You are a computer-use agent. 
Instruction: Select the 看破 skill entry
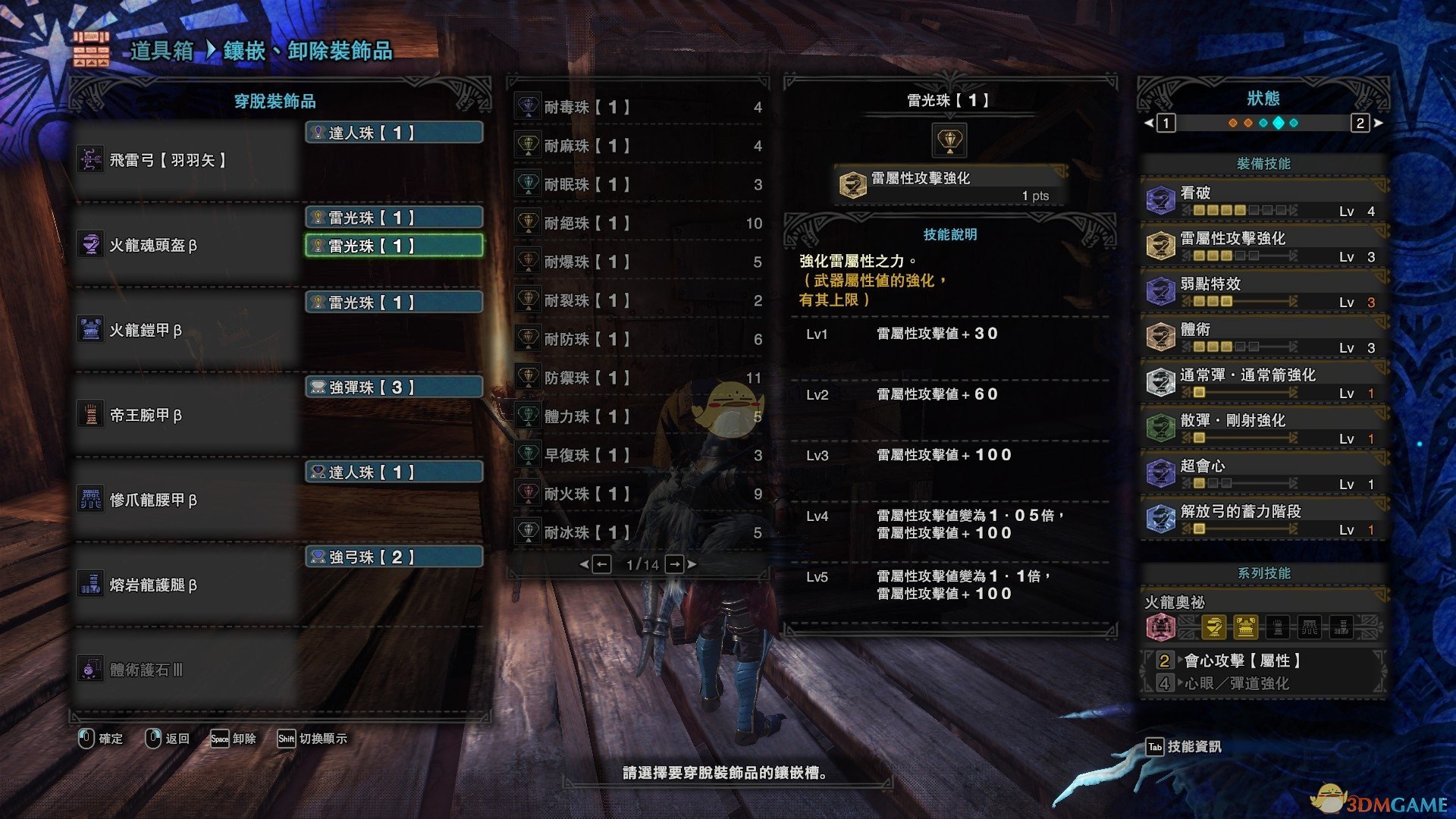[x=1263, y=200]
